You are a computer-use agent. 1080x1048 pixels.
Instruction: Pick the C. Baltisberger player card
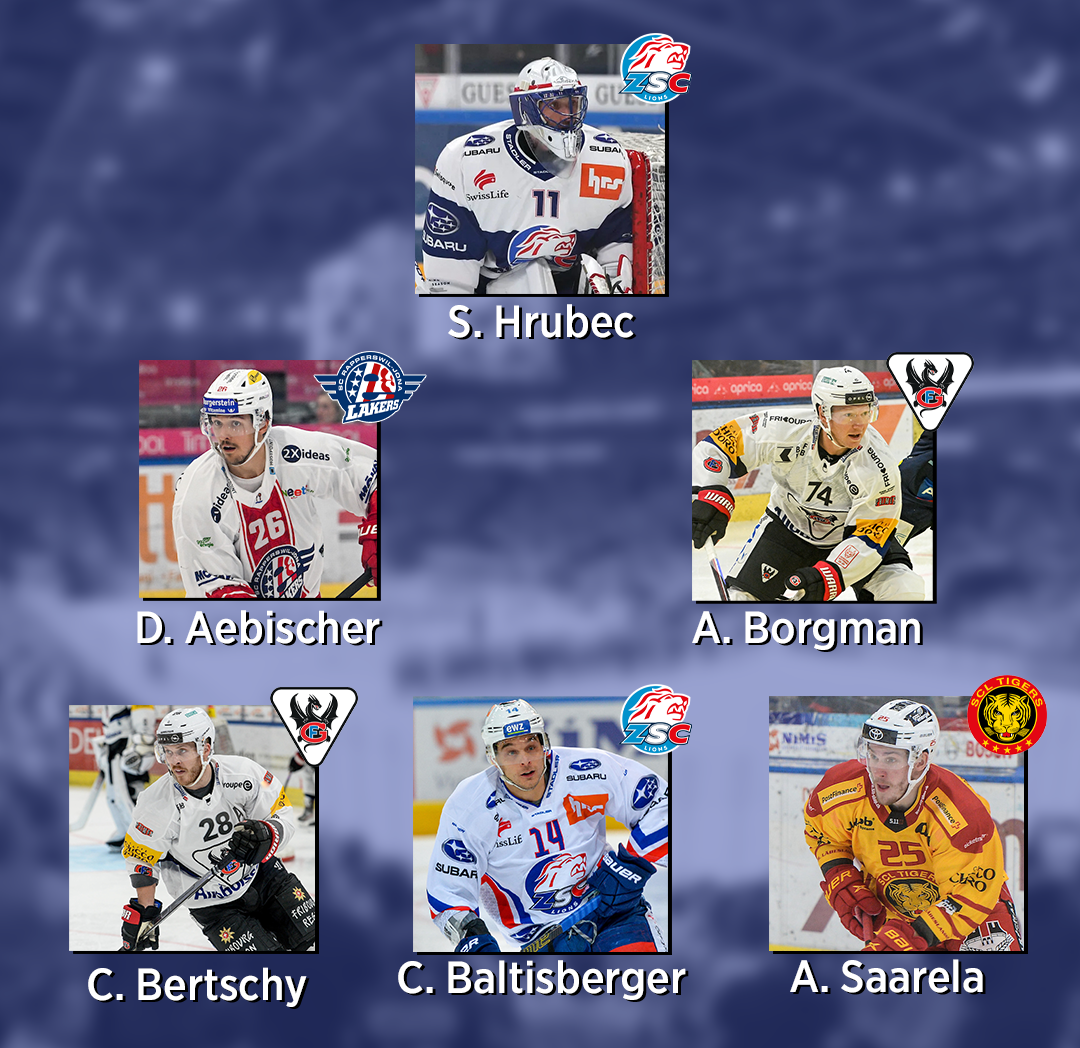[x=540, y=826]
